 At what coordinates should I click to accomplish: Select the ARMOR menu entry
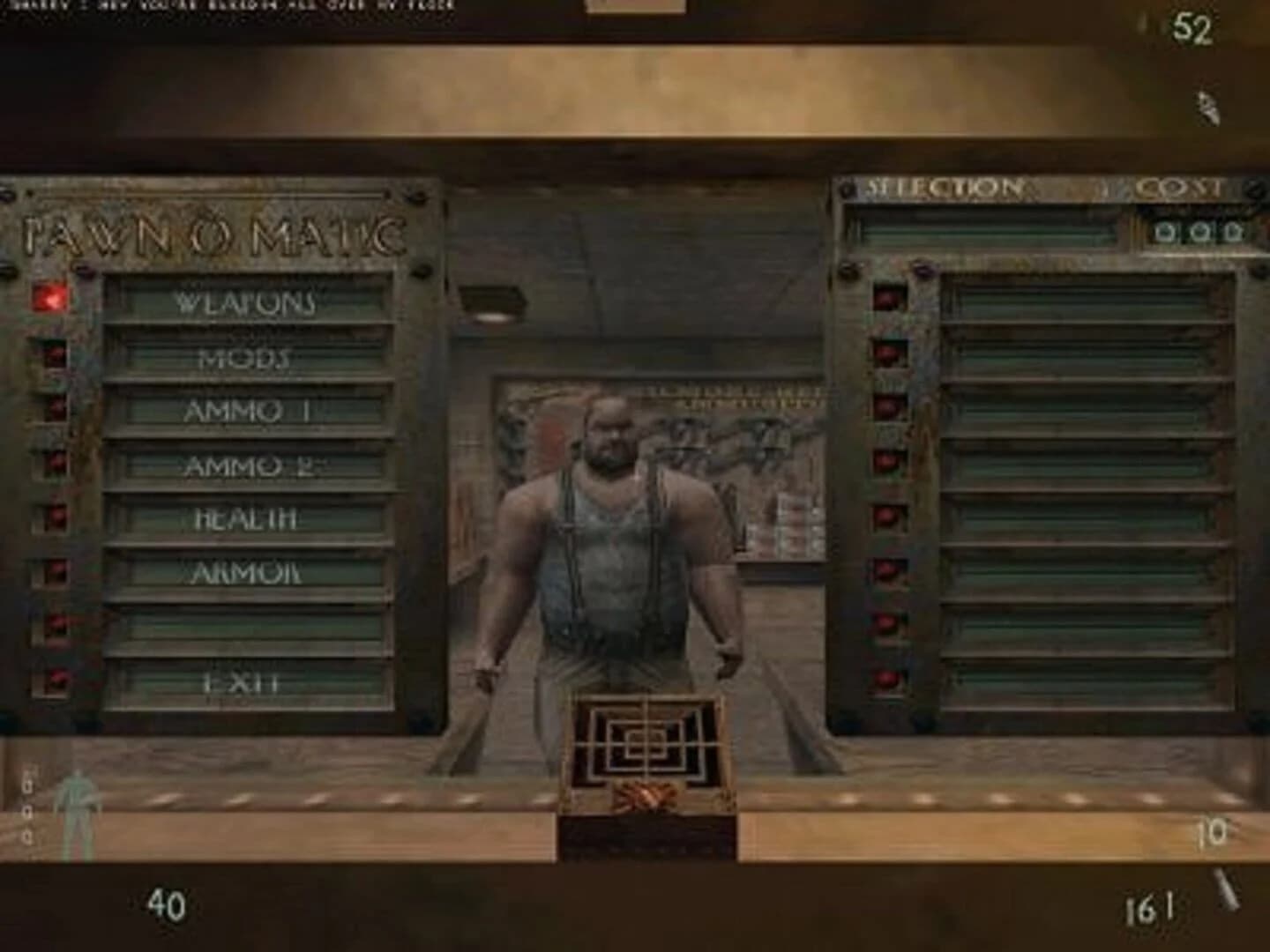point(240,574)
